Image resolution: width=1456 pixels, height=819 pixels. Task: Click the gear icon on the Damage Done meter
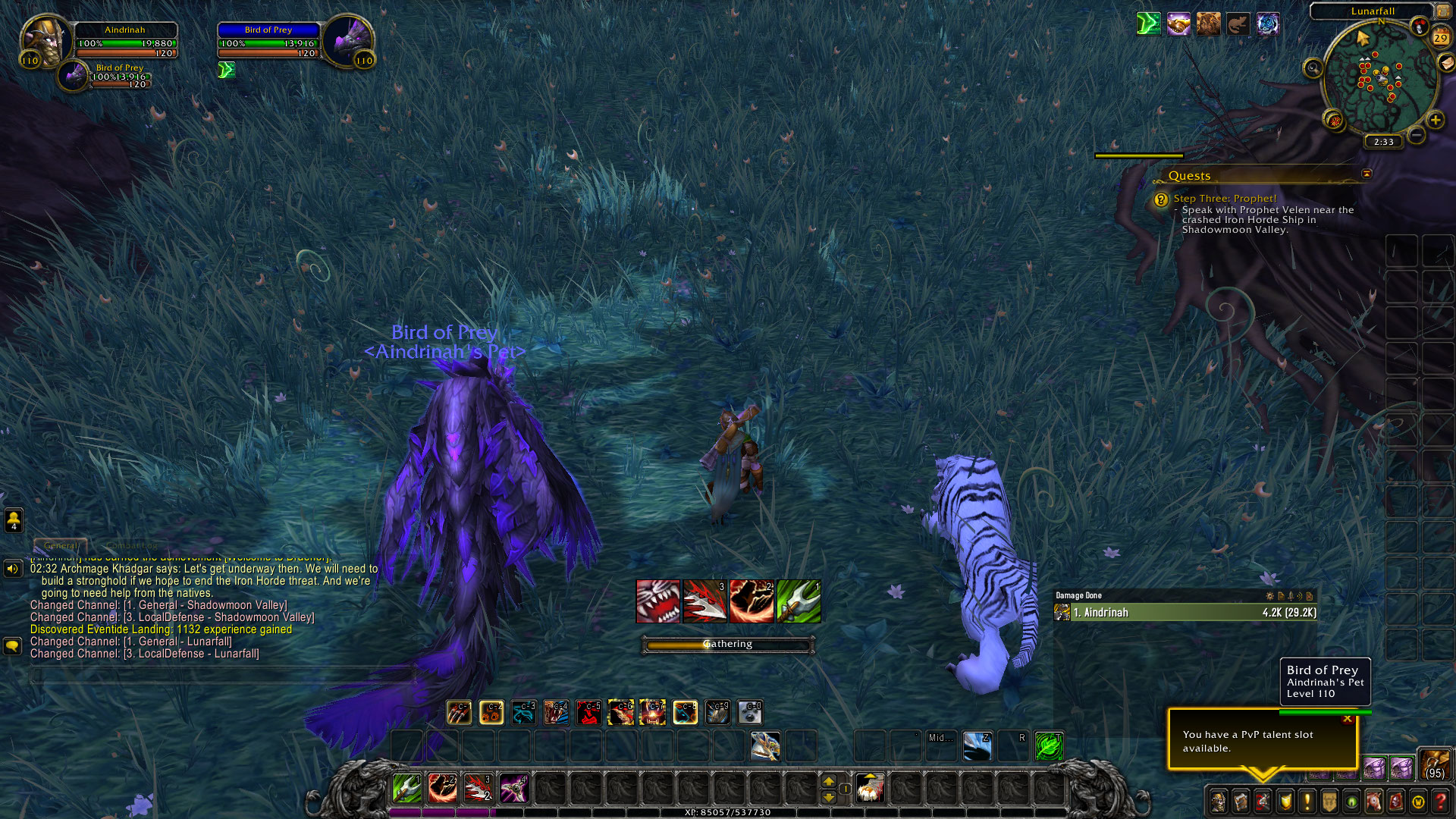click(x=1270, y=596)
